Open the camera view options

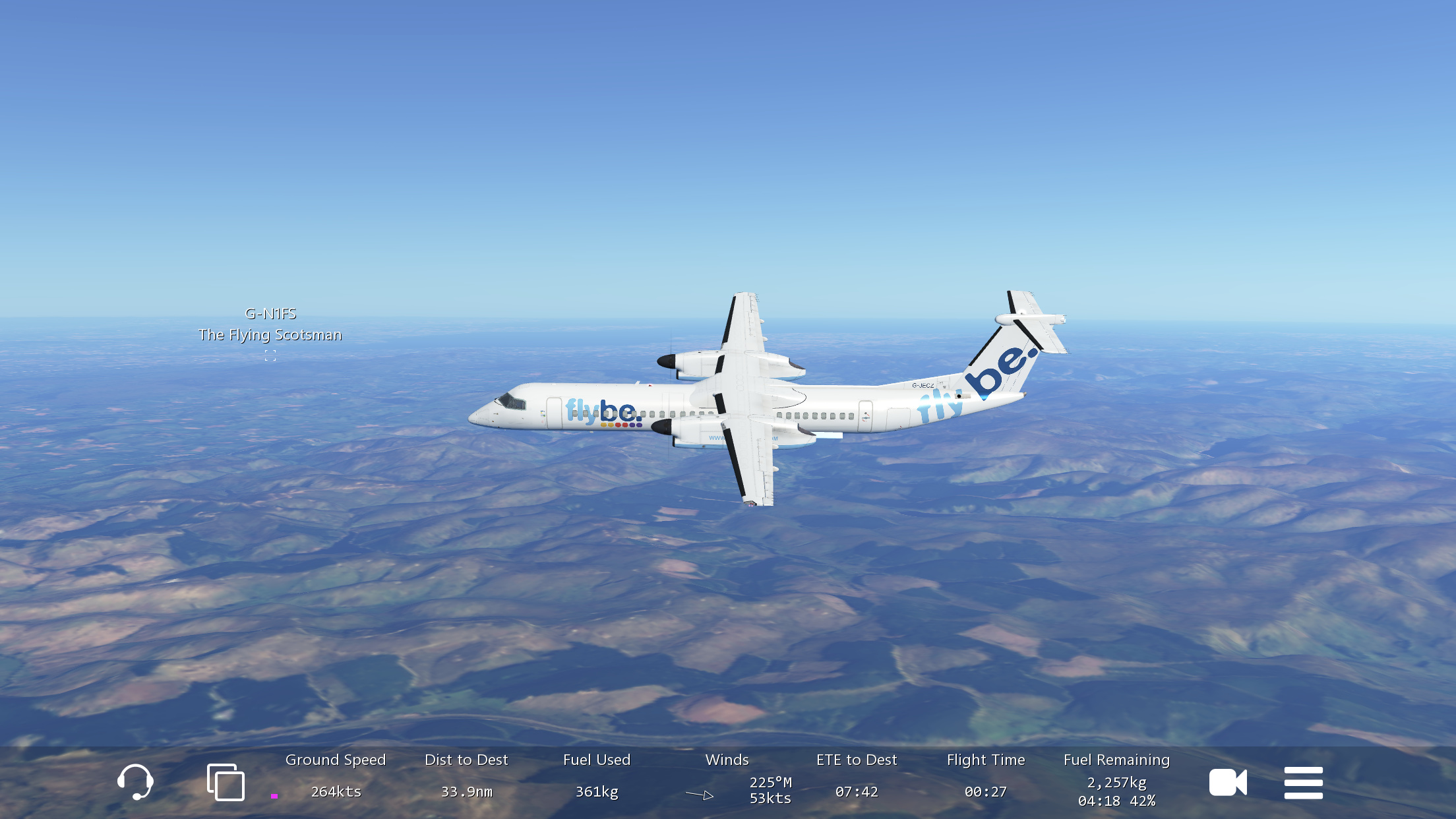tap(1227, 783)
